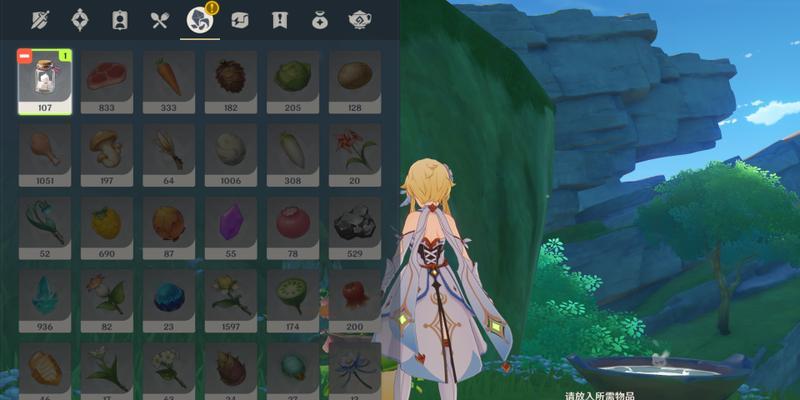Image resolution: width=800 pixels, height=400 pixels.
Task: Switch to the Artifacts tab
Action: click(x=81, y=19)
